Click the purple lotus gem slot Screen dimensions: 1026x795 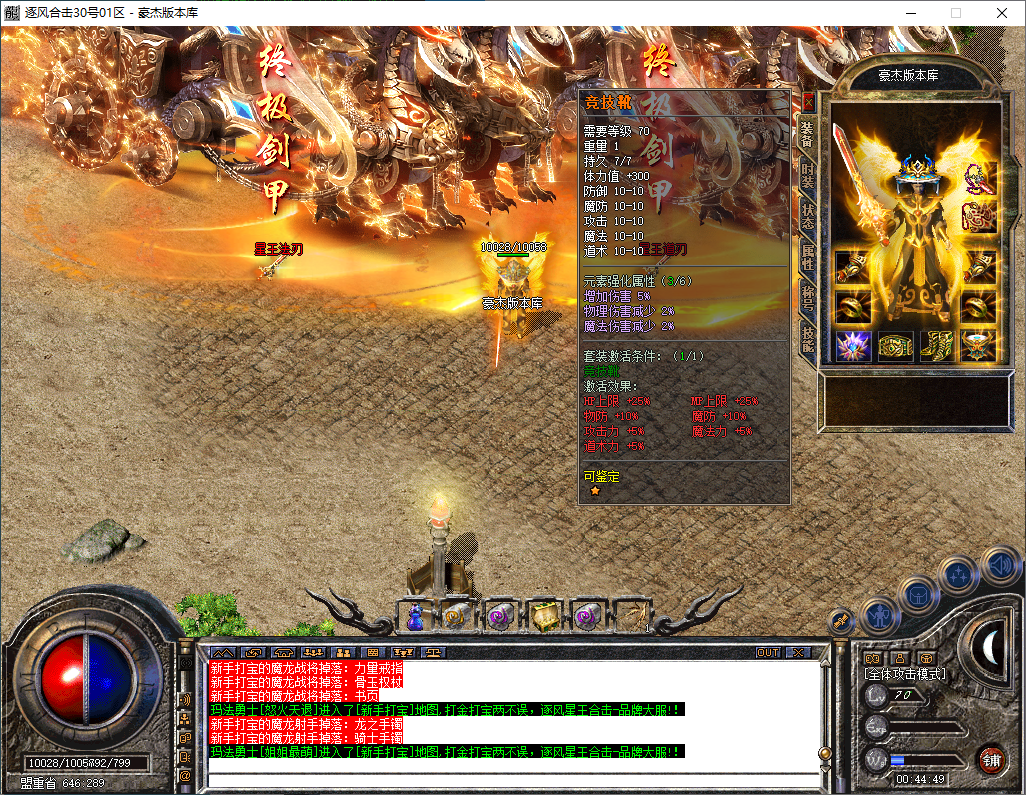click(x=852, y=346)
